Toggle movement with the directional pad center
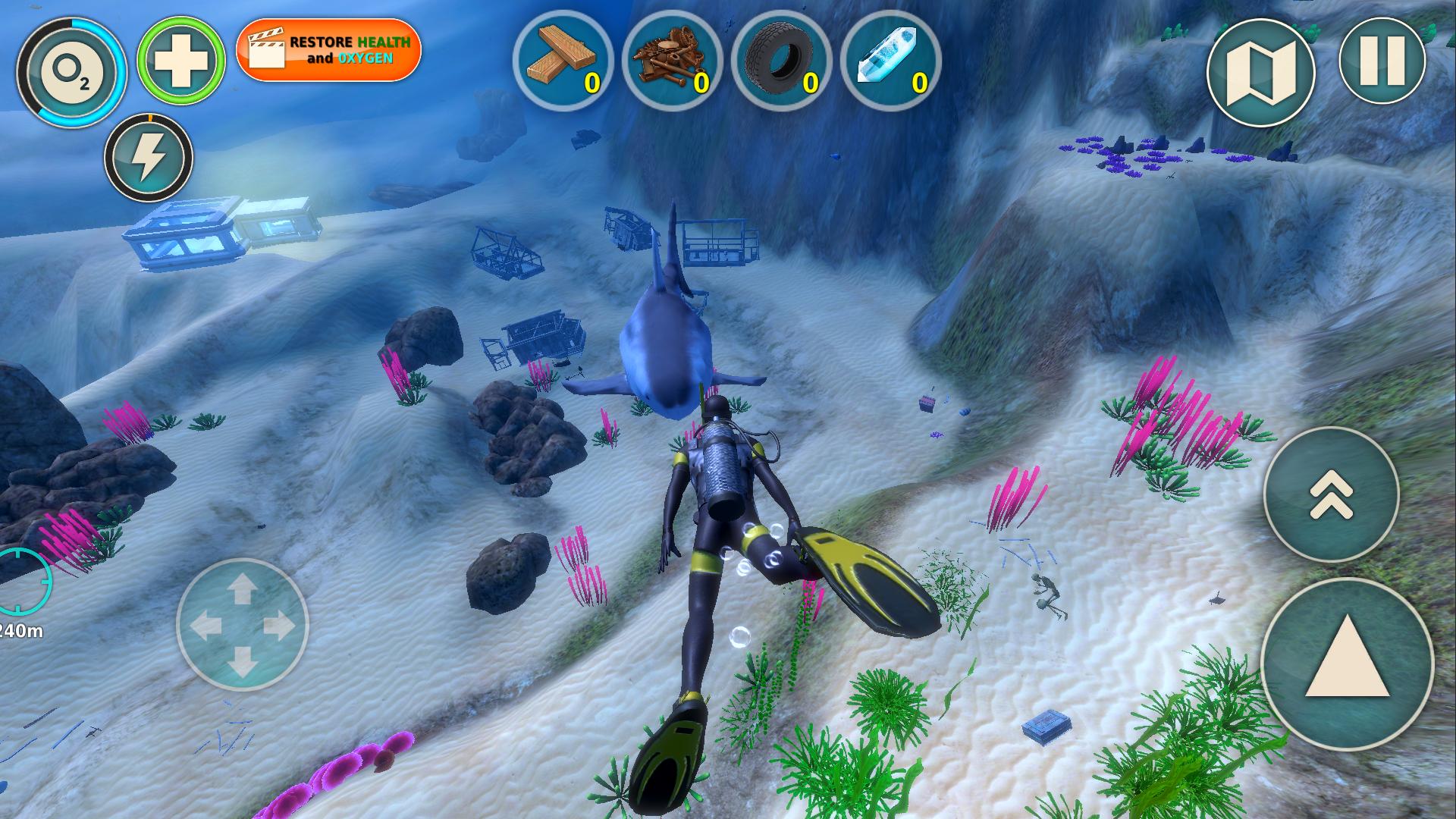Image resolution: width=1456 pixels, height=819 pixels. pos(243,623)
